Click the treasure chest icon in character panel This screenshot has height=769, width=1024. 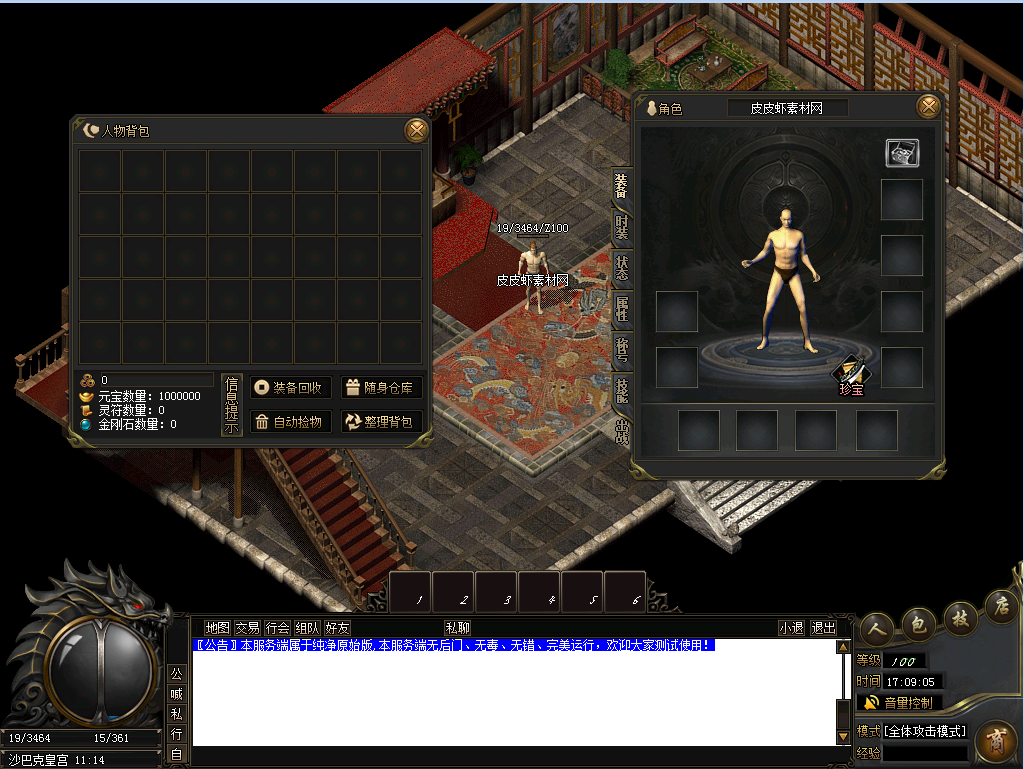pyautogui.click(x=902, y=152)
